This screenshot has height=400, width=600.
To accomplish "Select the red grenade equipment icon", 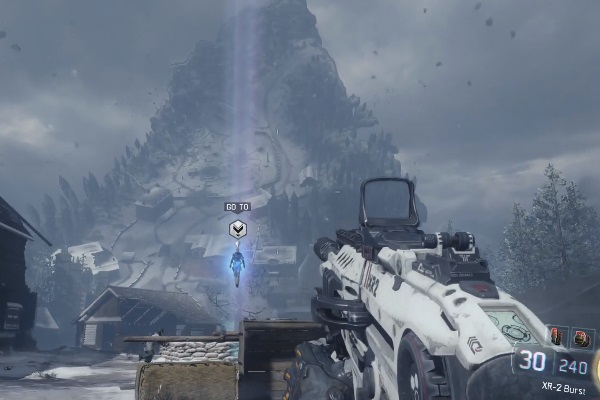I will tap(558, 337).
